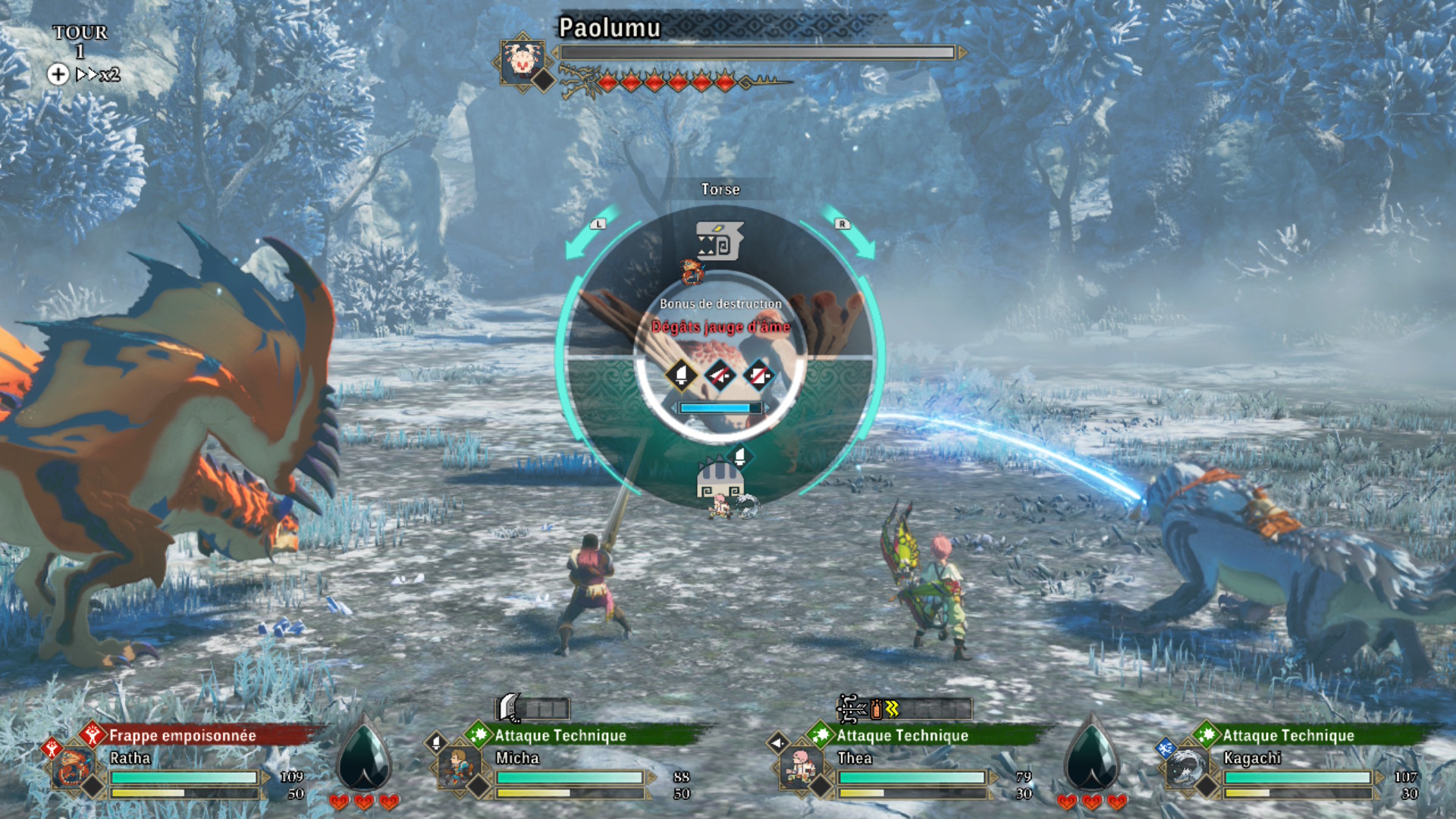Choose Thea's Attaque Technique action
The height and width of the screenshot is (819, 1456).
(x=902, y=735)
